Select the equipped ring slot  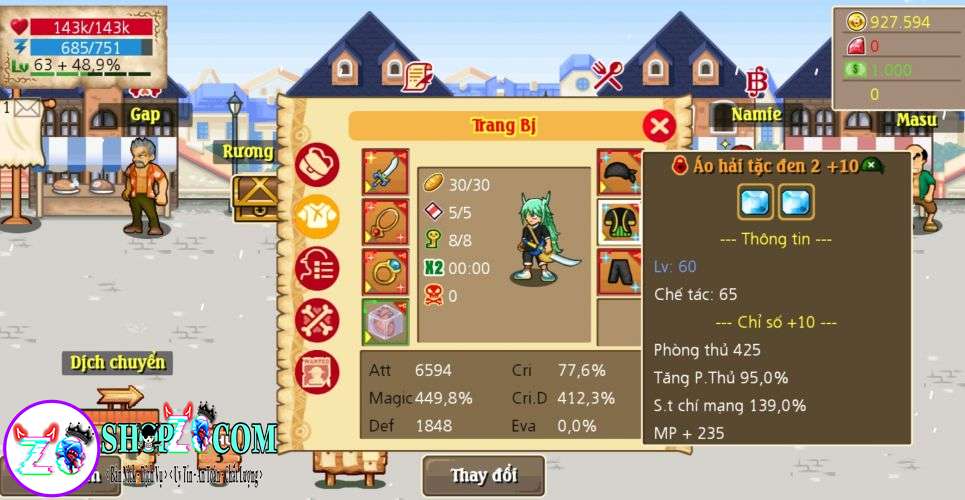click(x=385, y=272)
